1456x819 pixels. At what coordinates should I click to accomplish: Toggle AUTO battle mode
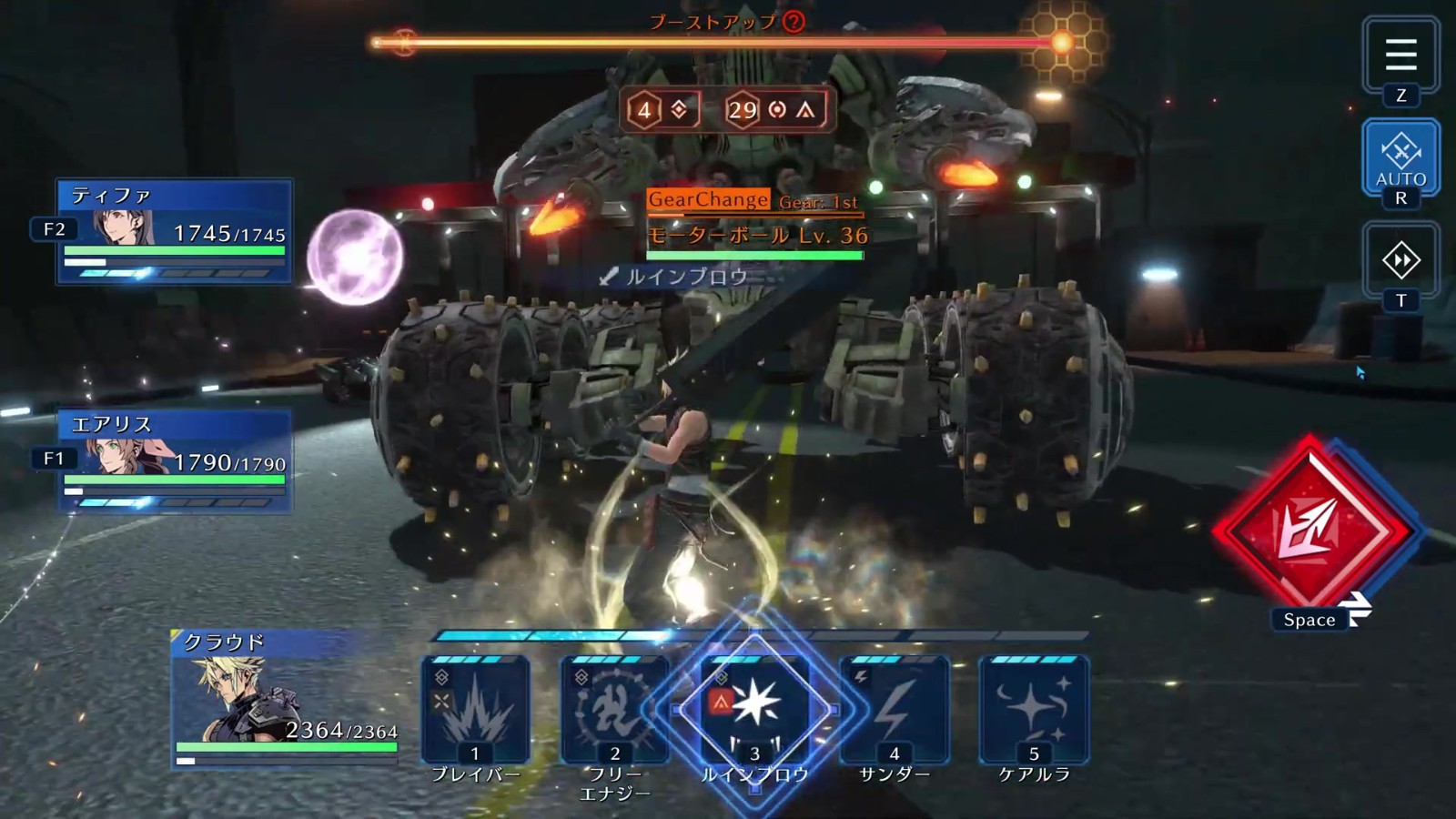[x=1400, y=157]
